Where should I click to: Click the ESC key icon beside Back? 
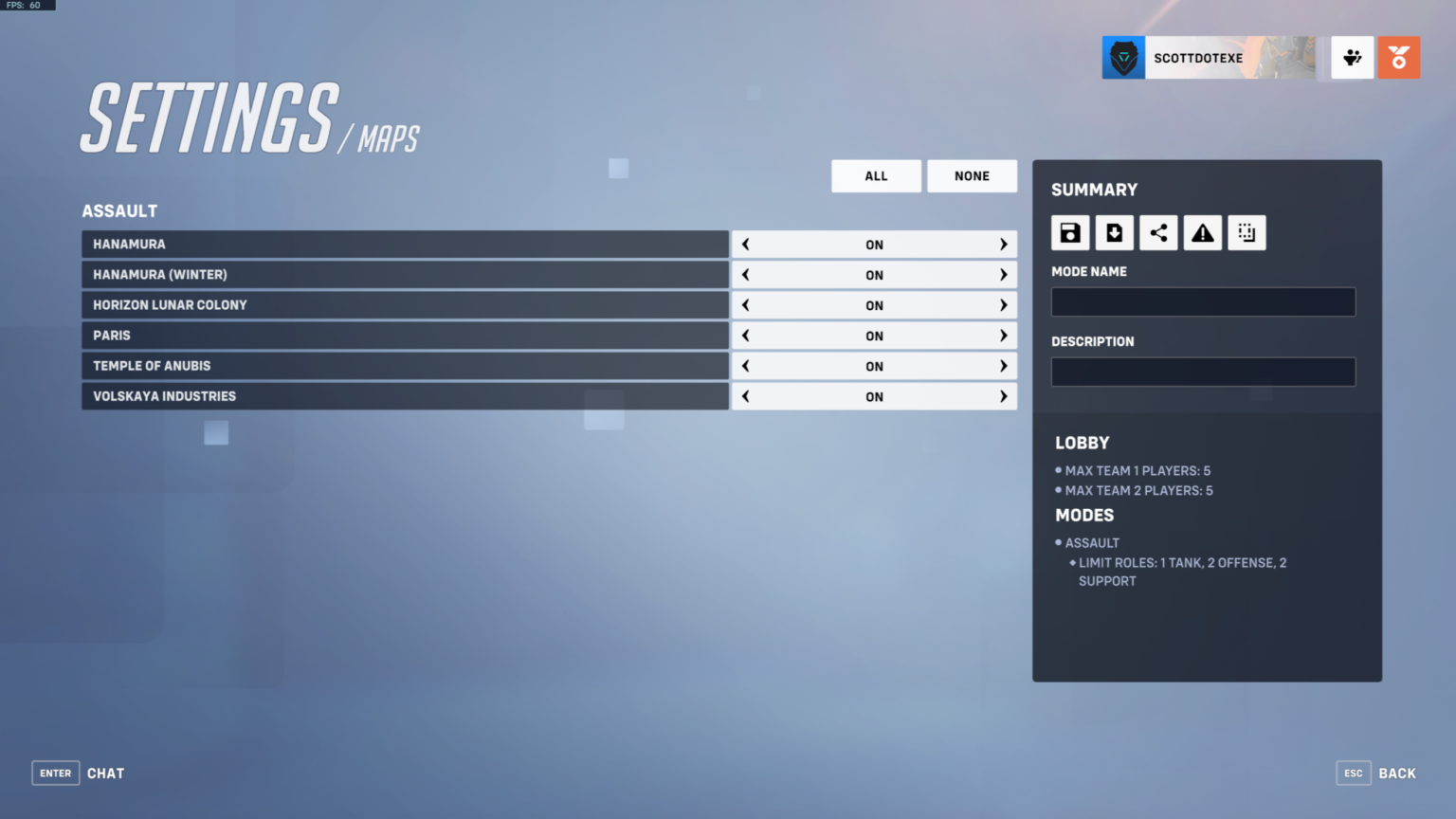1353,773
